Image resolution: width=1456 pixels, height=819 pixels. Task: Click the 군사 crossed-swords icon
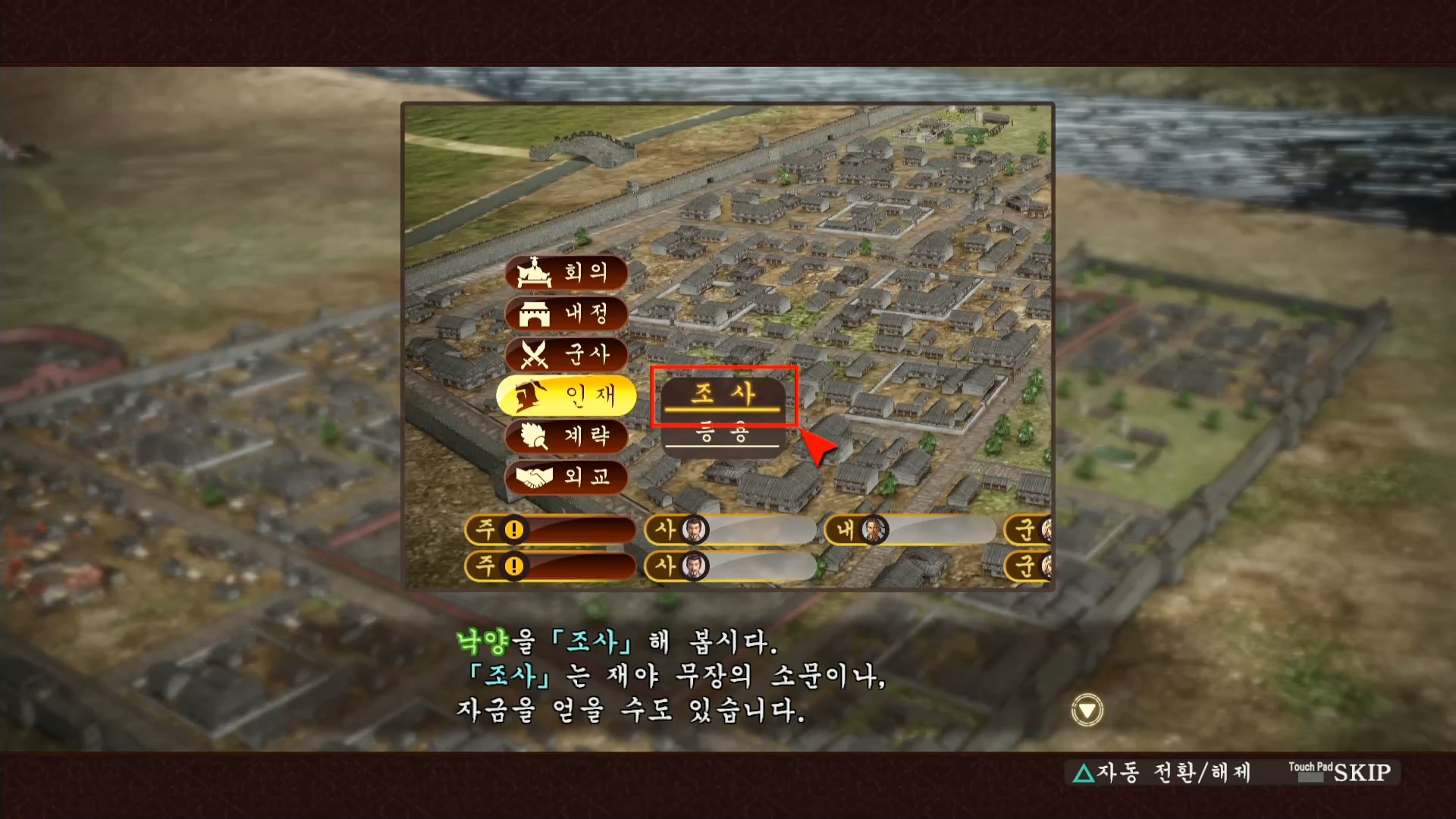(x=533, y=356)
